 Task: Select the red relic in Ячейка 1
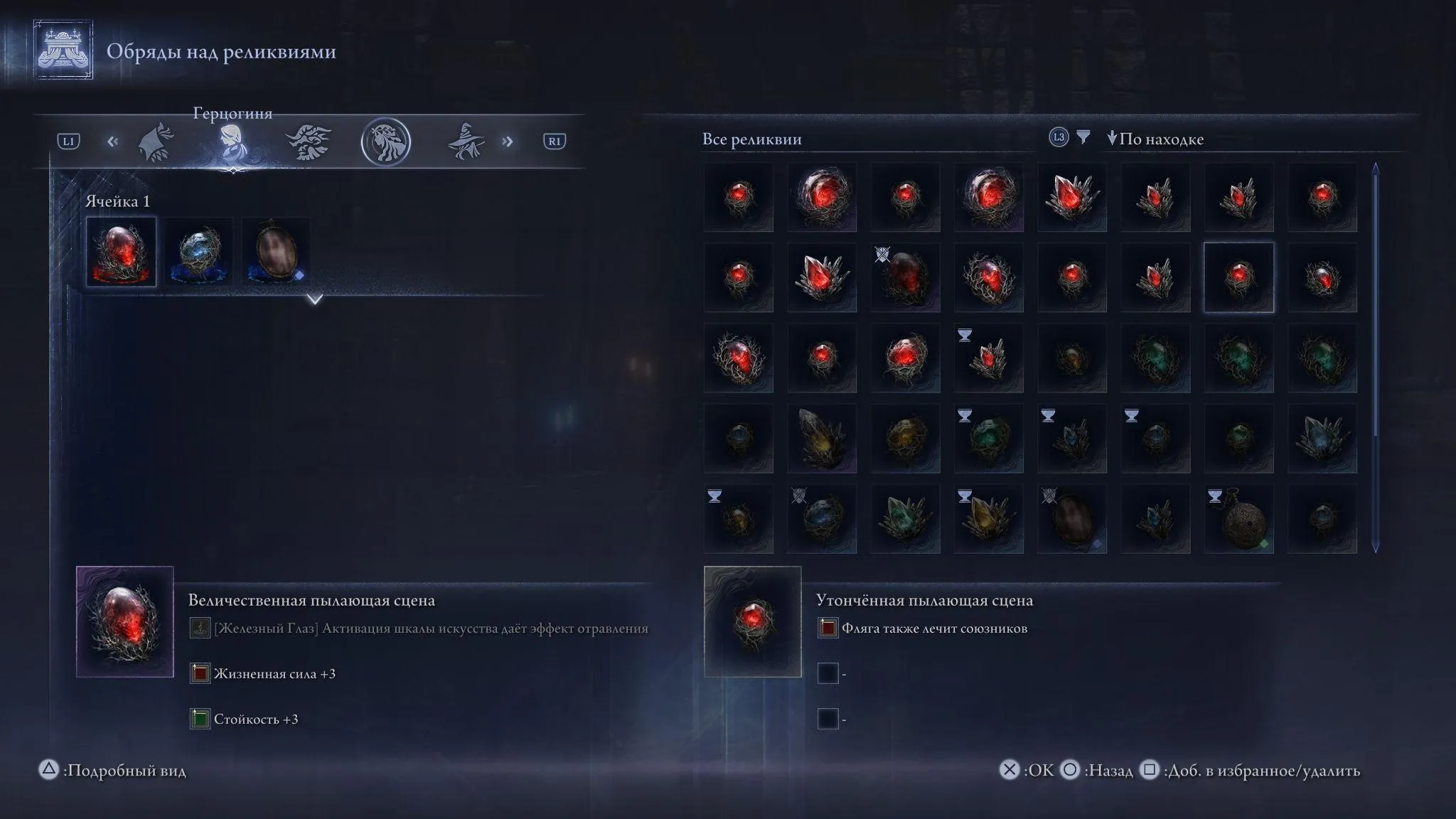[x=121, y=252]
